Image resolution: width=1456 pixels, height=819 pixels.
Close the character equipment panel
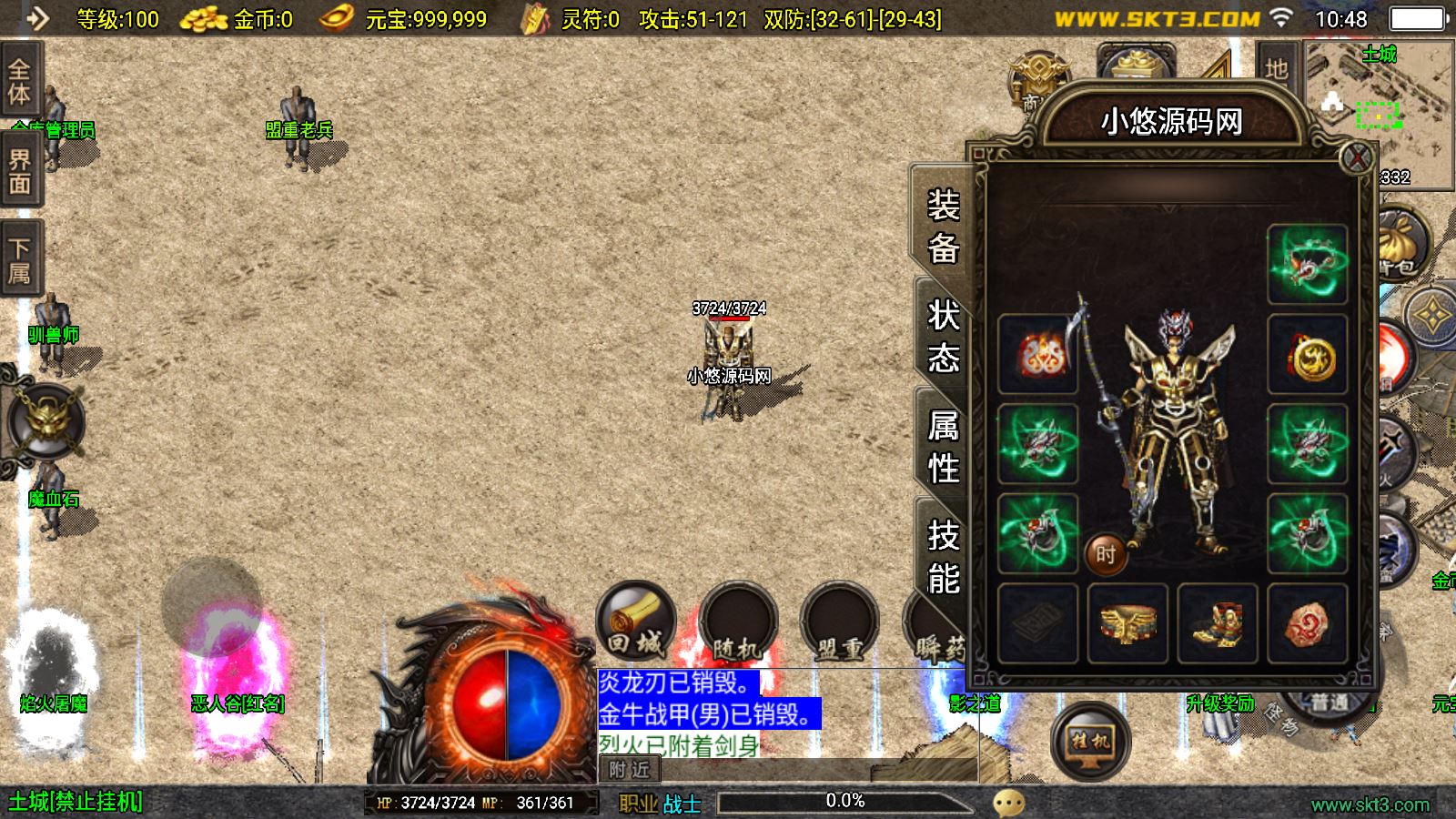click(1356, 158)
